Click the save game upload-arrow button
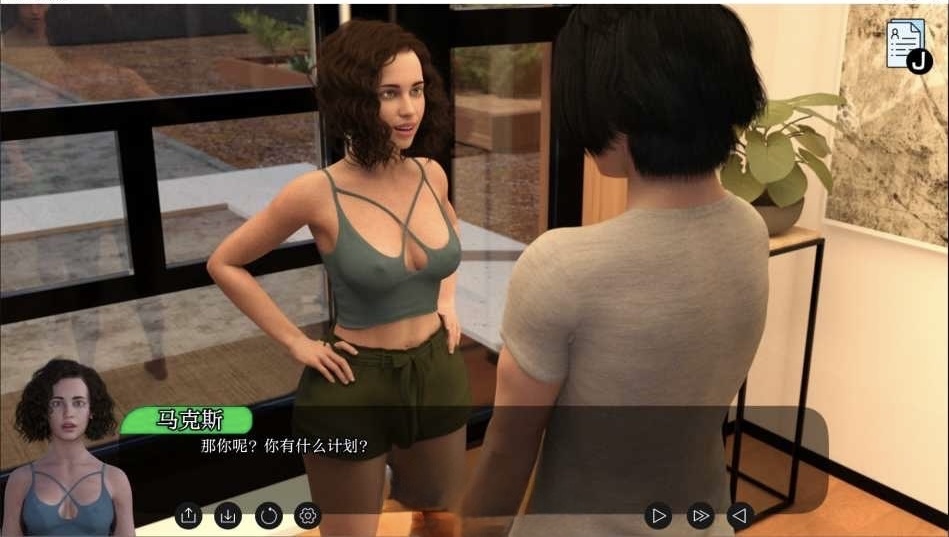Screen dimensions: 949x537 click(189, 516)
